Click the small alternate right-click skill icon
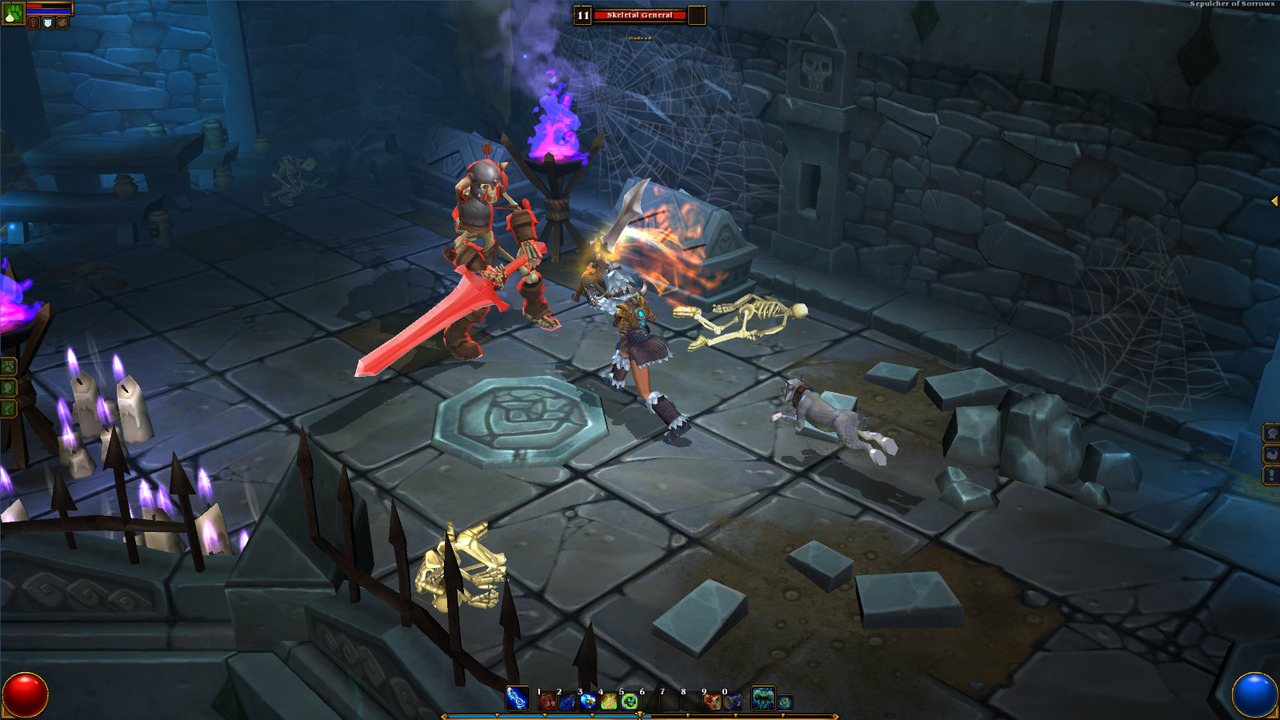 coord(786,702)
